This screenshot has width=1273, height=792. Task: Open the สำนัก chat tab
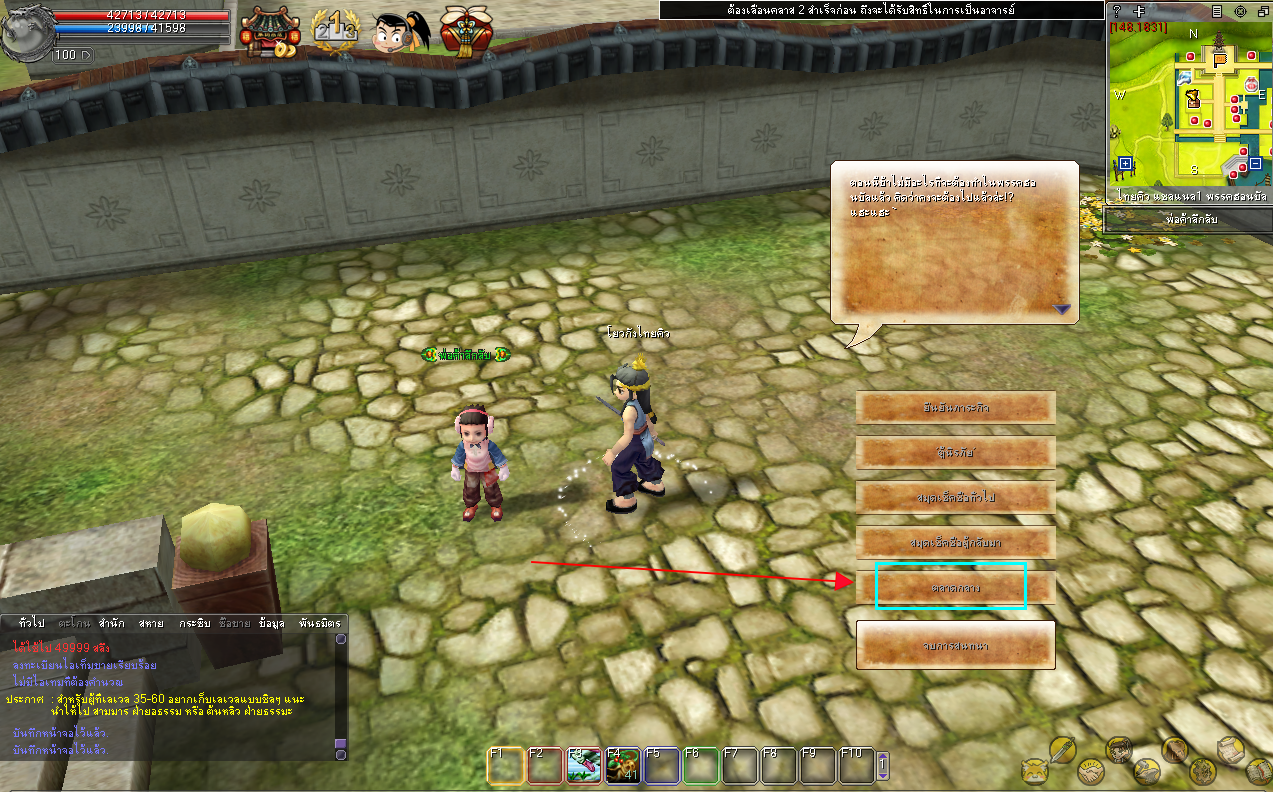112,623
